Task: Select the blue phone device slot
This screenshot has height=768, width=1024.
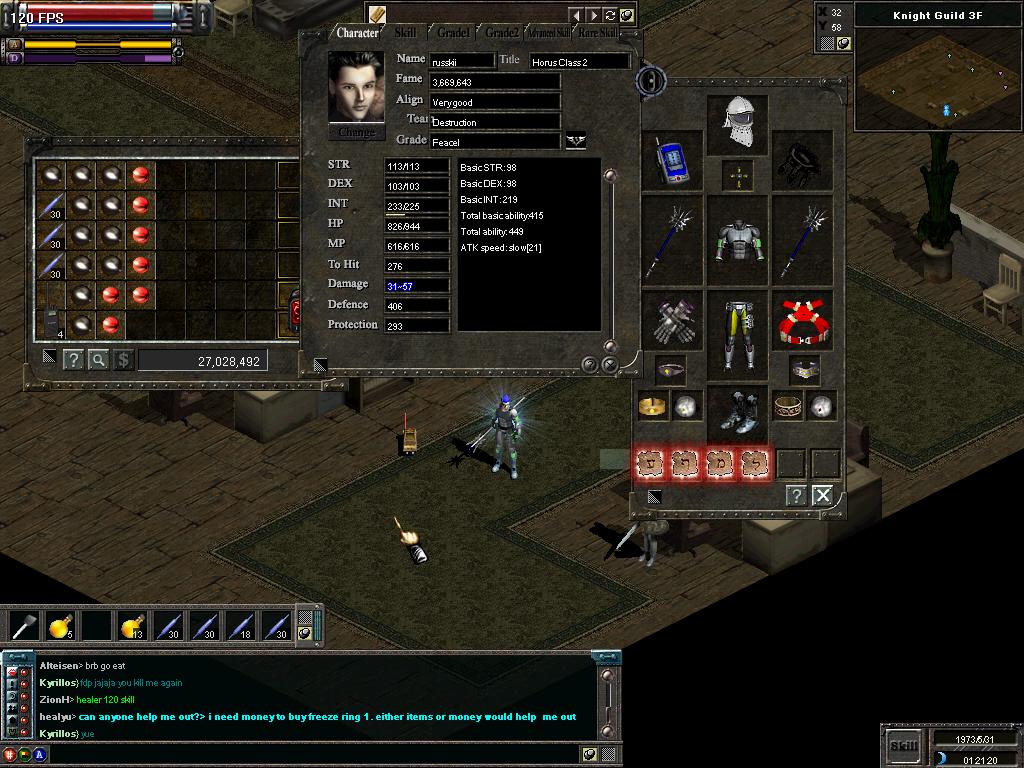Action: (x=672, y=162)
